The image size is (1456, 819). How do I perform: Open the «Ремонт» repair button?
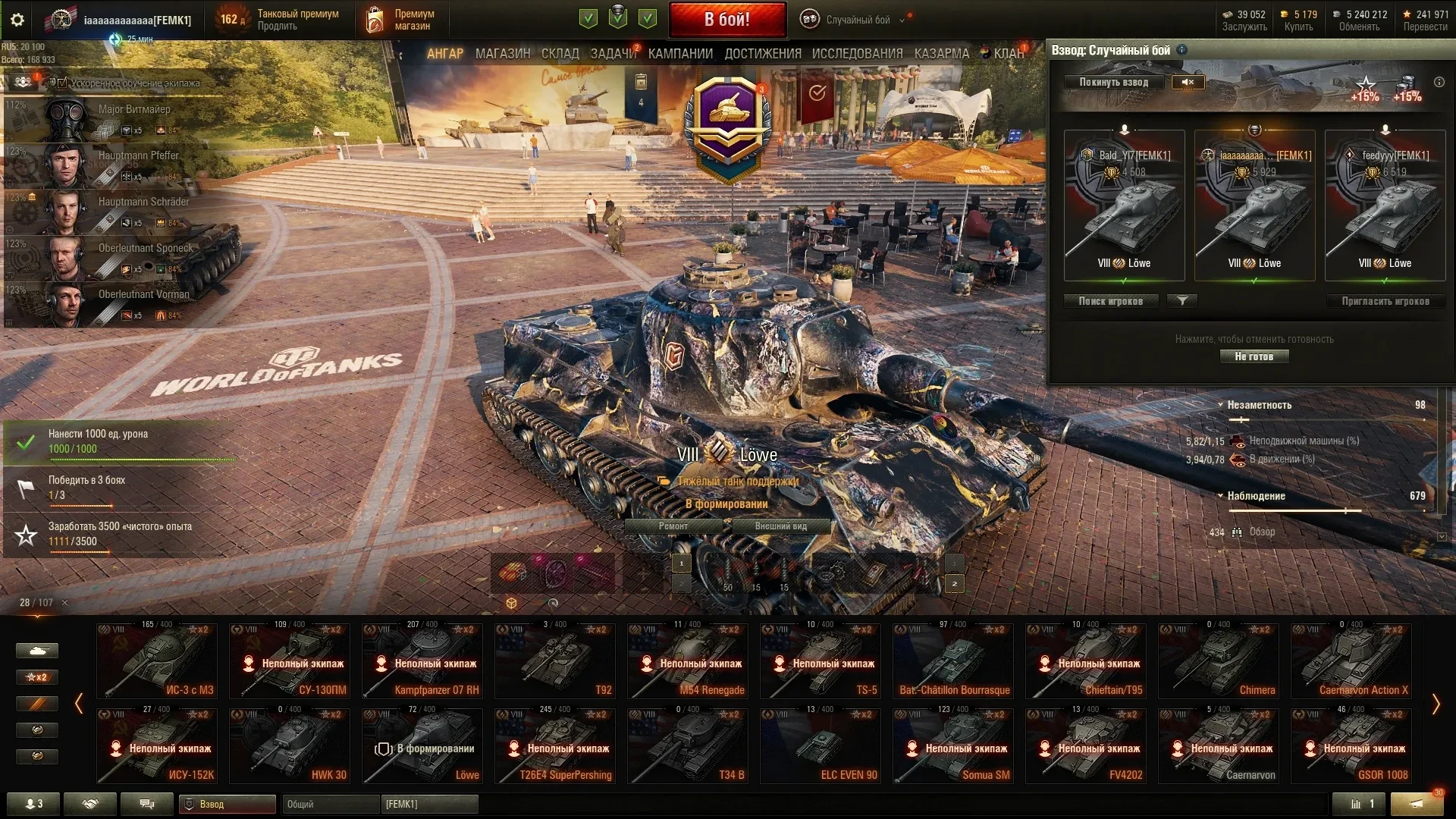673,526
